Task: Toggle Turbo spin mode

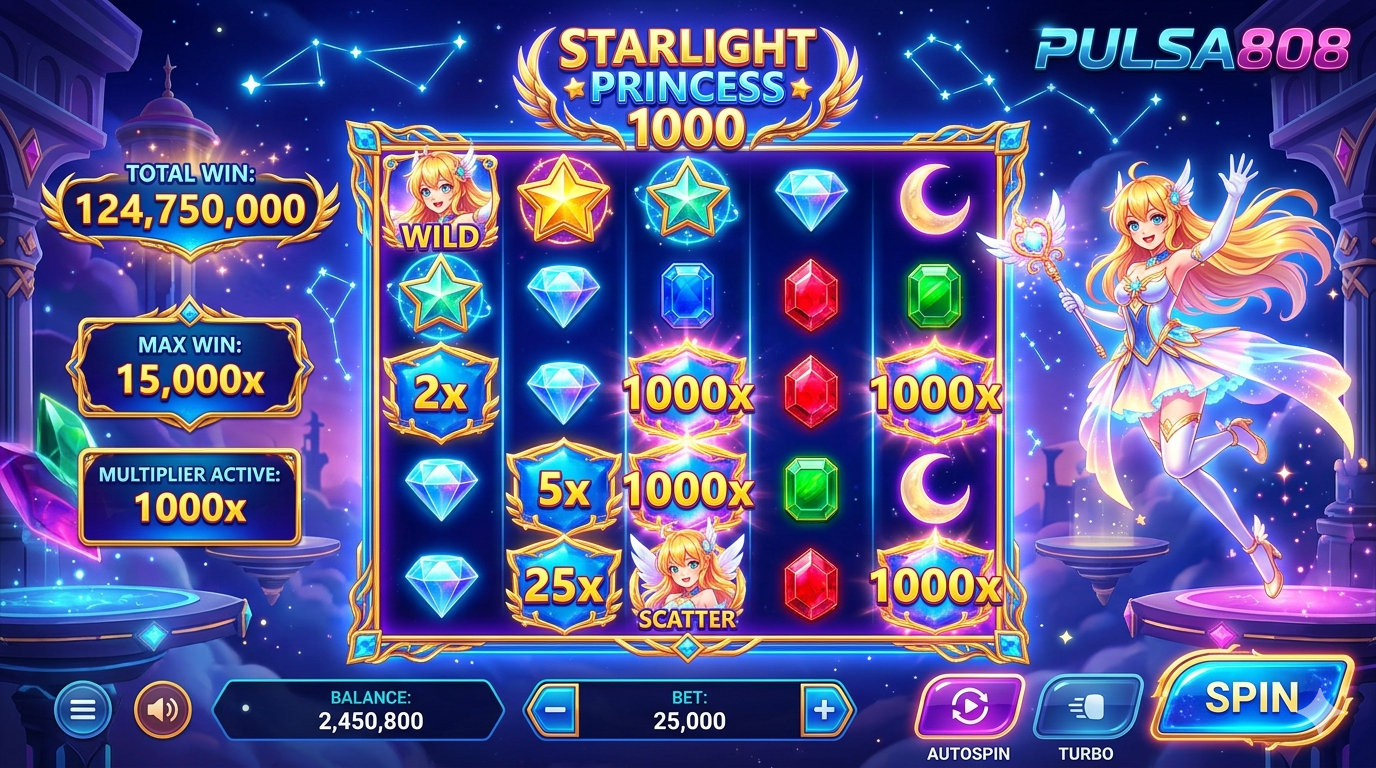Action: (1086, 707)
